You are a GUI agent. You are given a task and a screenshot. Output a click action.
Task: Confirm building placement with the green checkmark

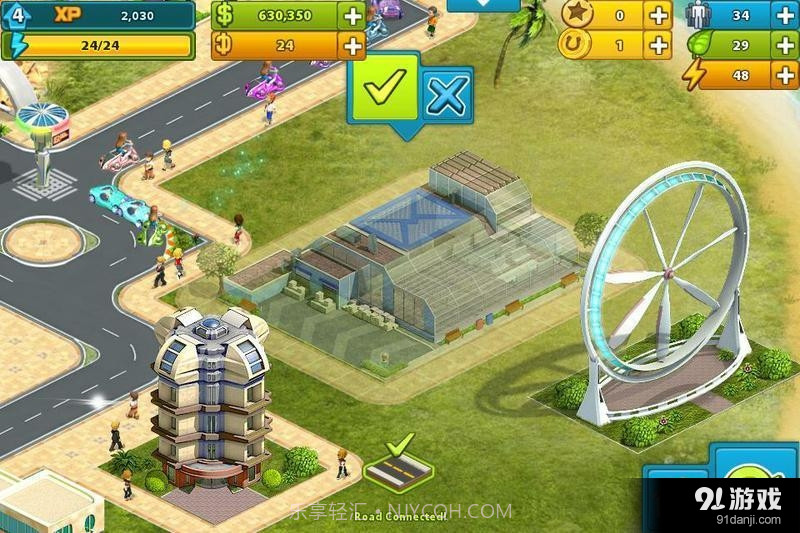(384, 92)
